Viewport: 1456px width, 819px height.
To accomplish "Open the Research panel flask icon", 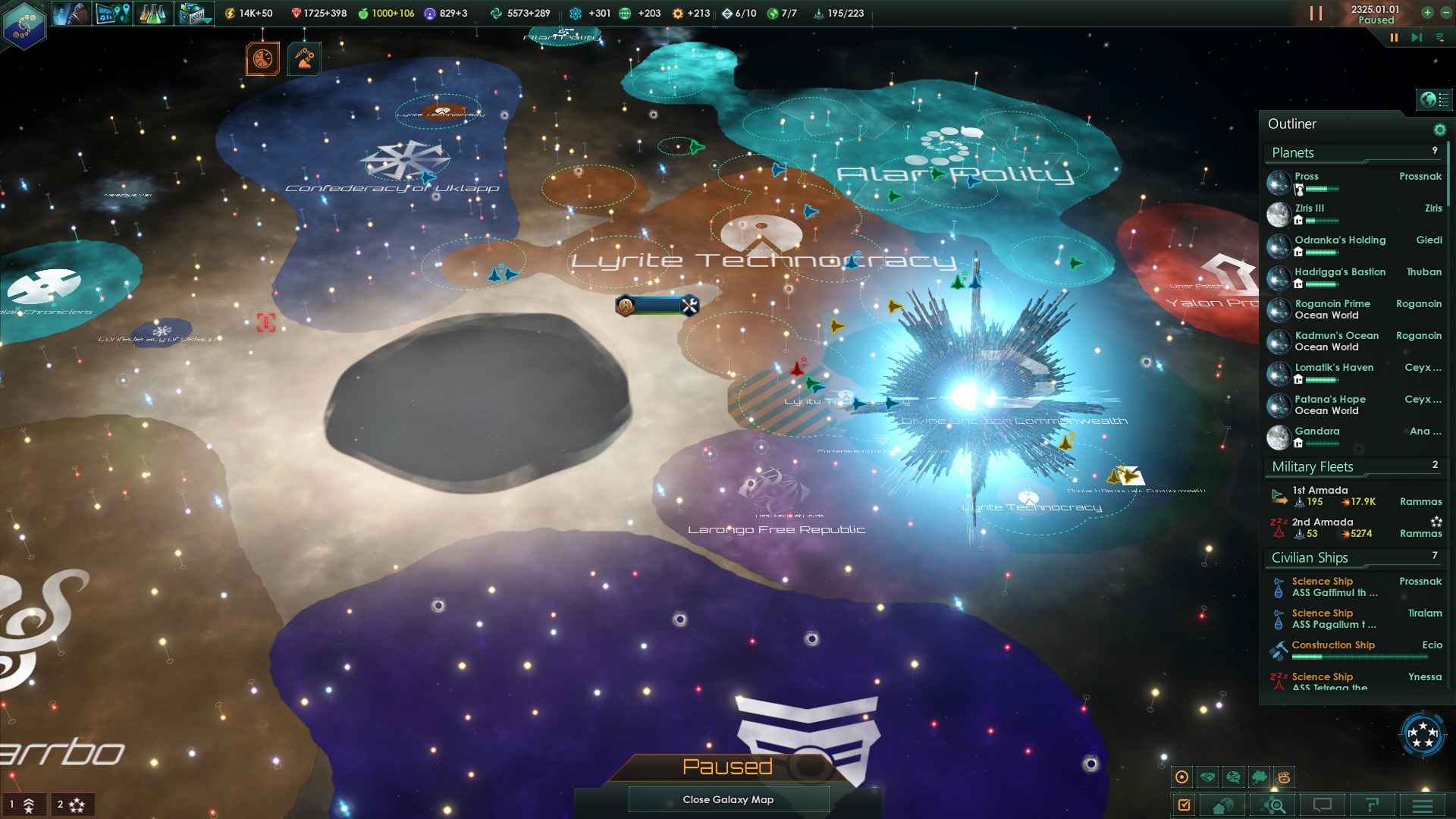I will click(x=152, y=13).
